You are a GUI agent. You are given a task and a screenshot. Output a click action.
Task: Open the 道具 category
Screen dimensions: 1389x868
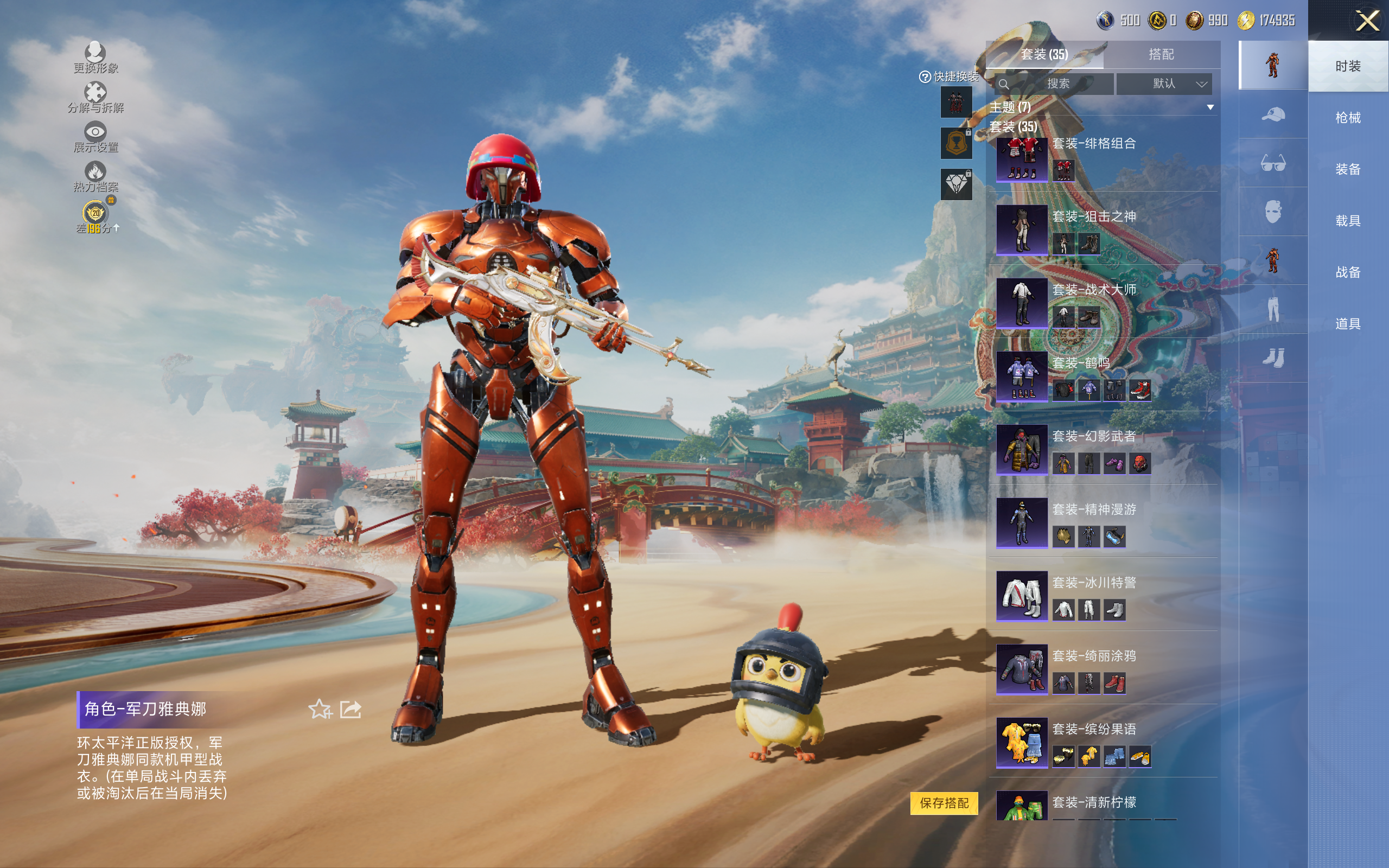click(1347, 324)
